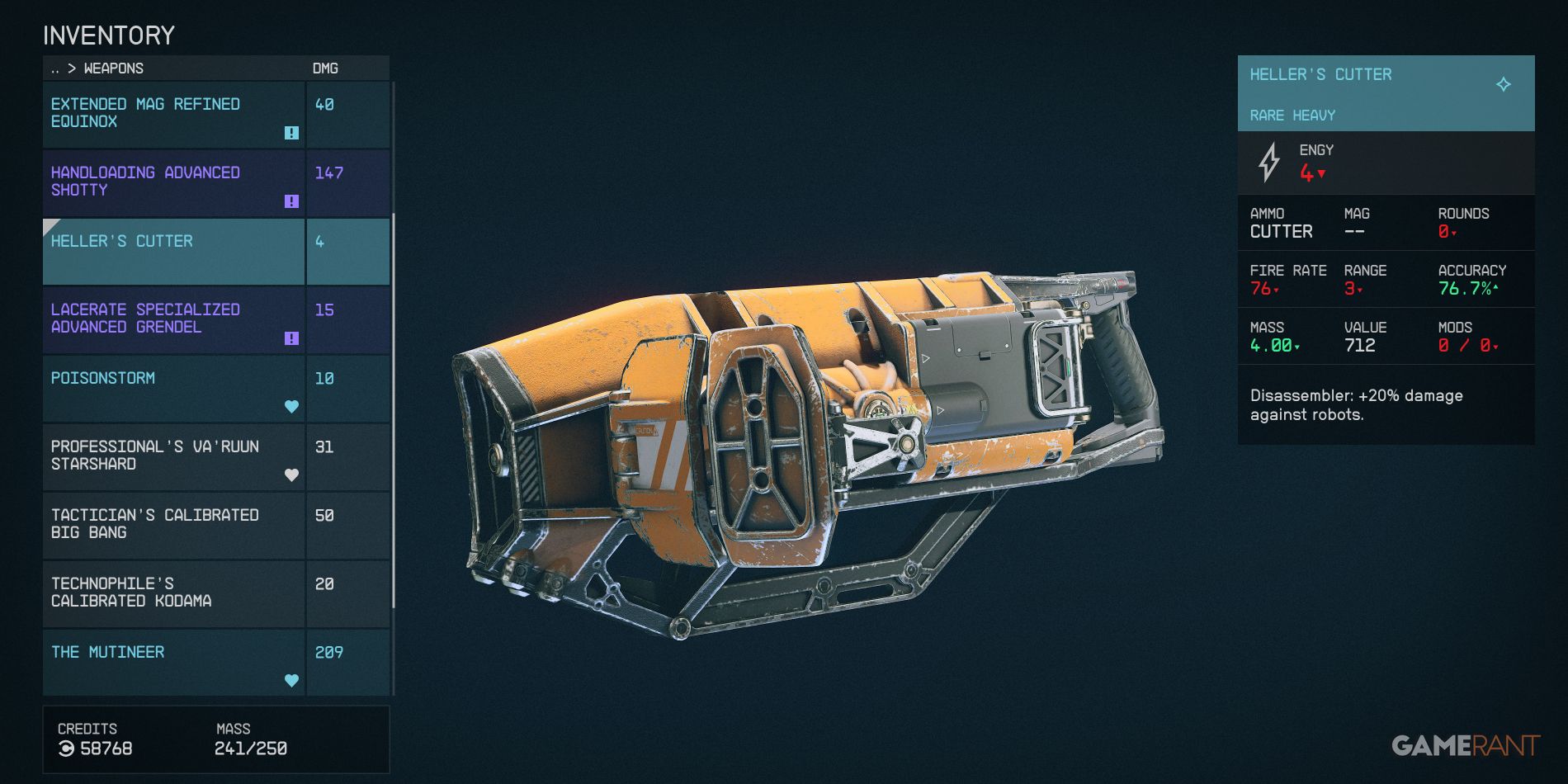Click the rare star icon beside Heller's Cutter name
Viewport: 1568px width, 784px height.
click(1504, 83)
